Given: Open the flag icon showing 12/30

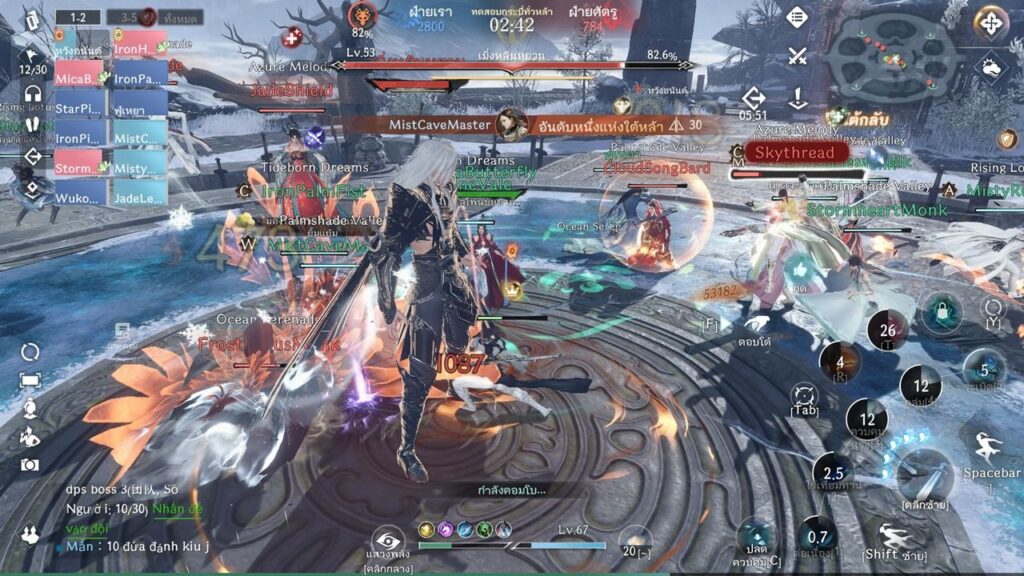Looking at the screenshot, I should [x=33, y=62].
